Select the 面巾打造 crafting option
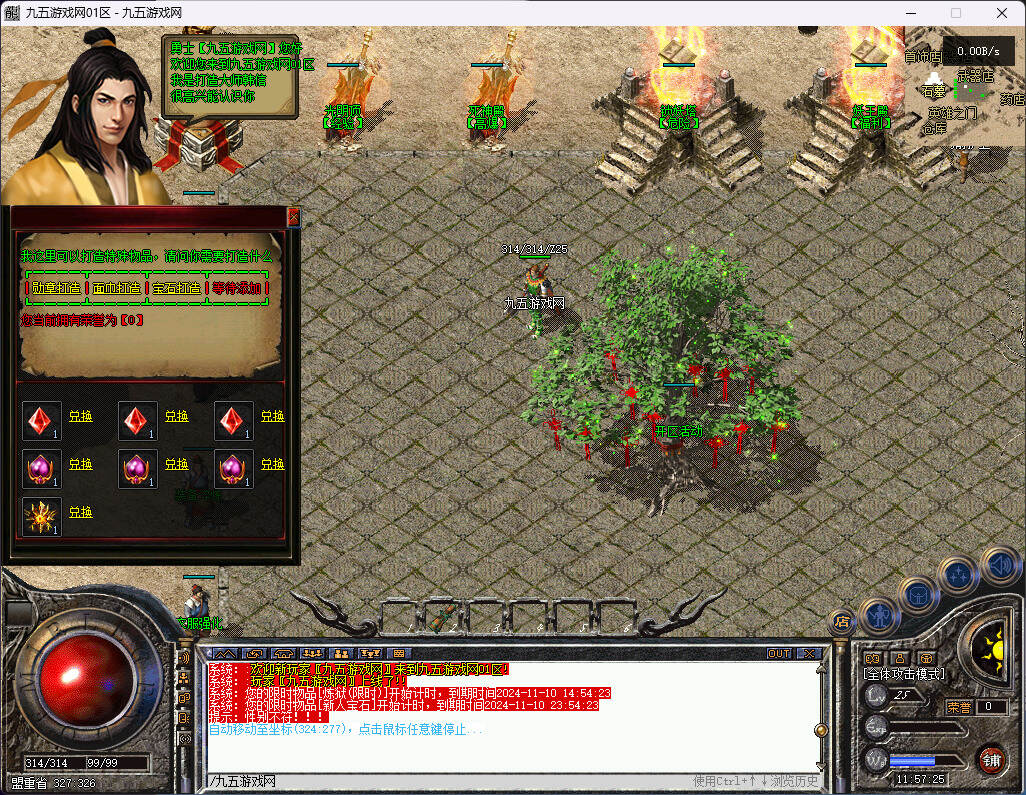This screenshot has height=795, width=1026. (x=117, y=288)
